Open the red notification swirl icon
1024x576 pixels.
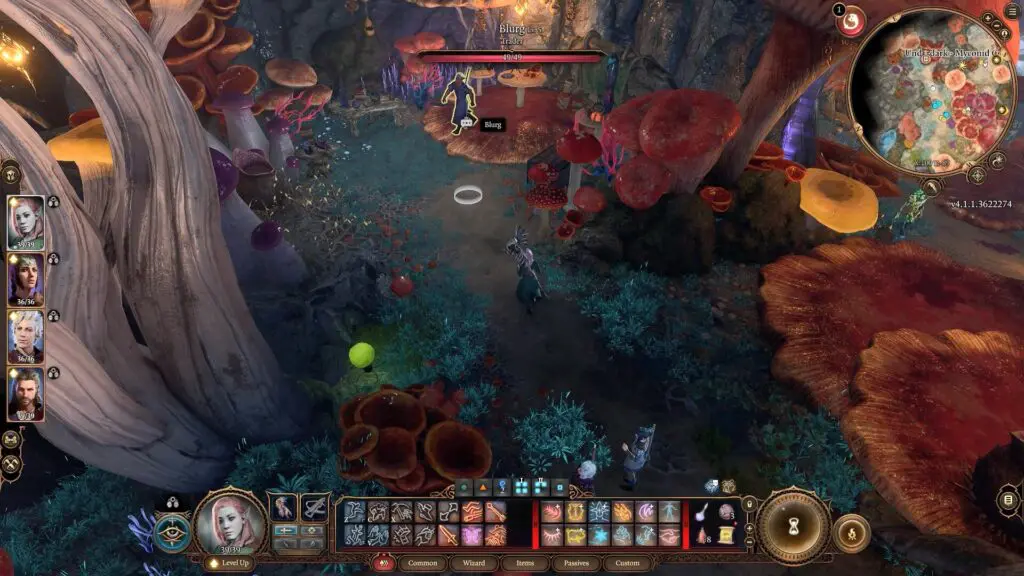click(852, 21)
